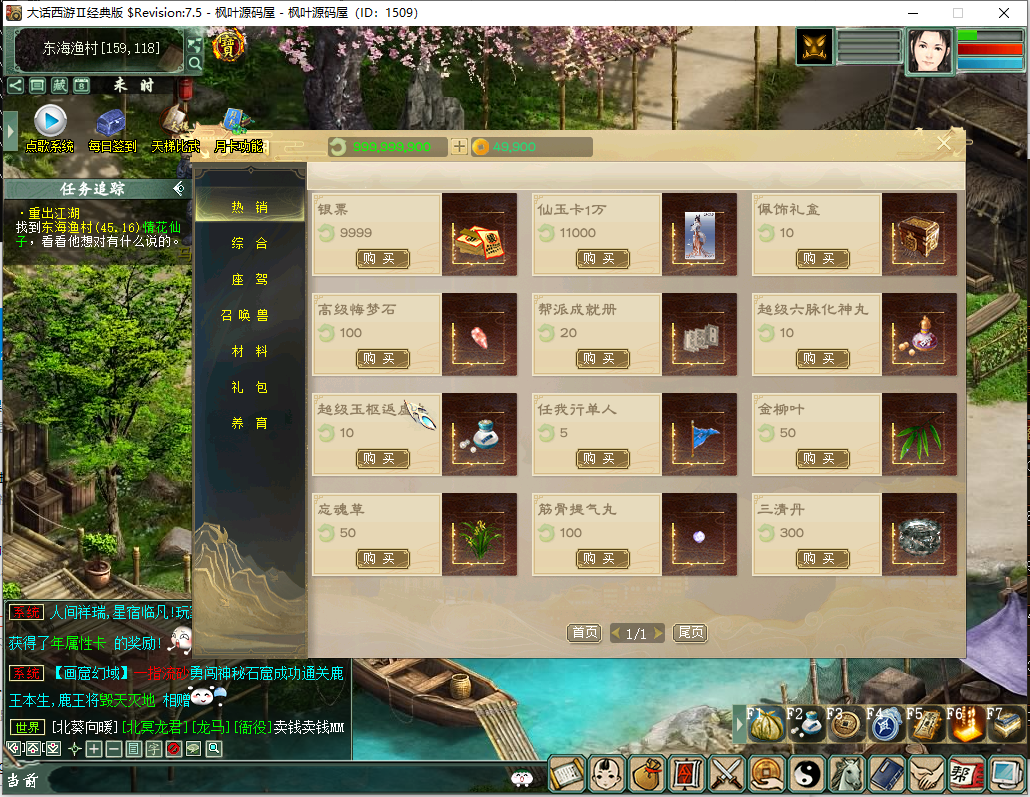Close the shop window
Image resolution: width=1030 pixels, height=797 pixels.
coord(944,144)
